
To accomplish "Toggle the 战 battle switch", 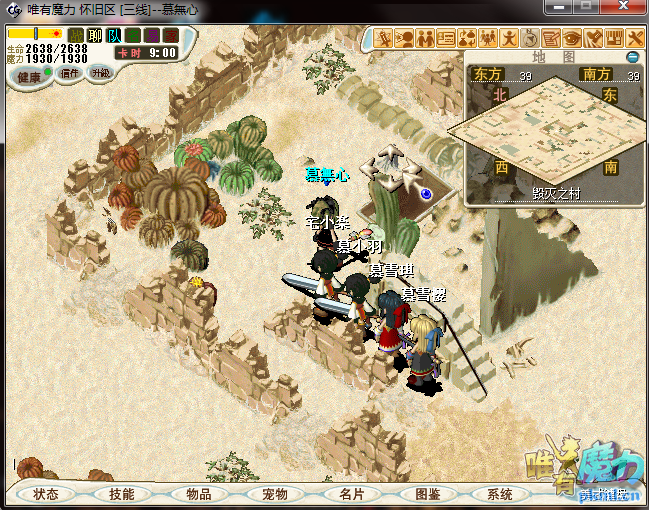I will [x=76, y=36].
